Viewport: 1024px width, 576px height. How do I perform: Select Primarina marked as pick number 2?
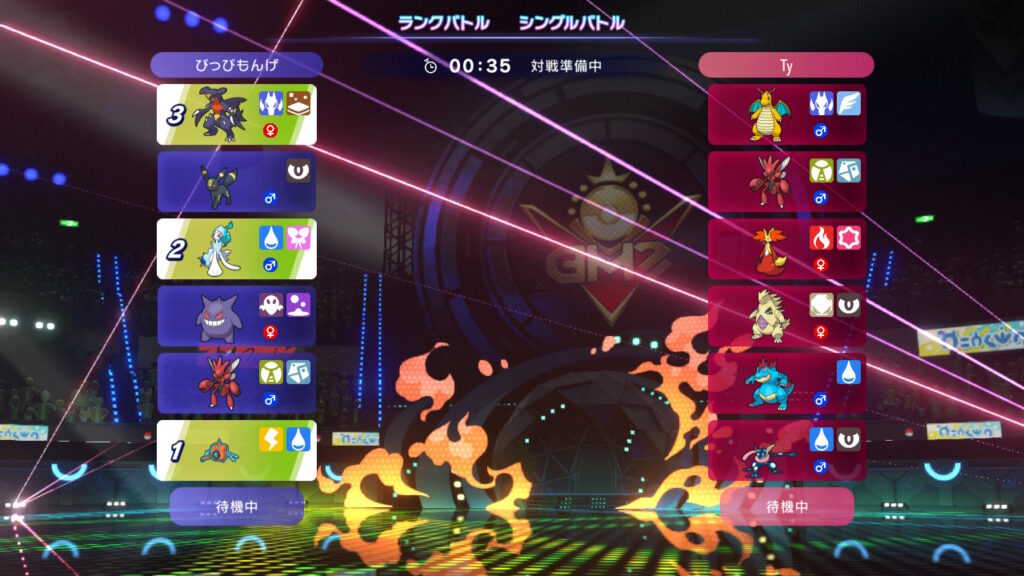click(237, 249)
